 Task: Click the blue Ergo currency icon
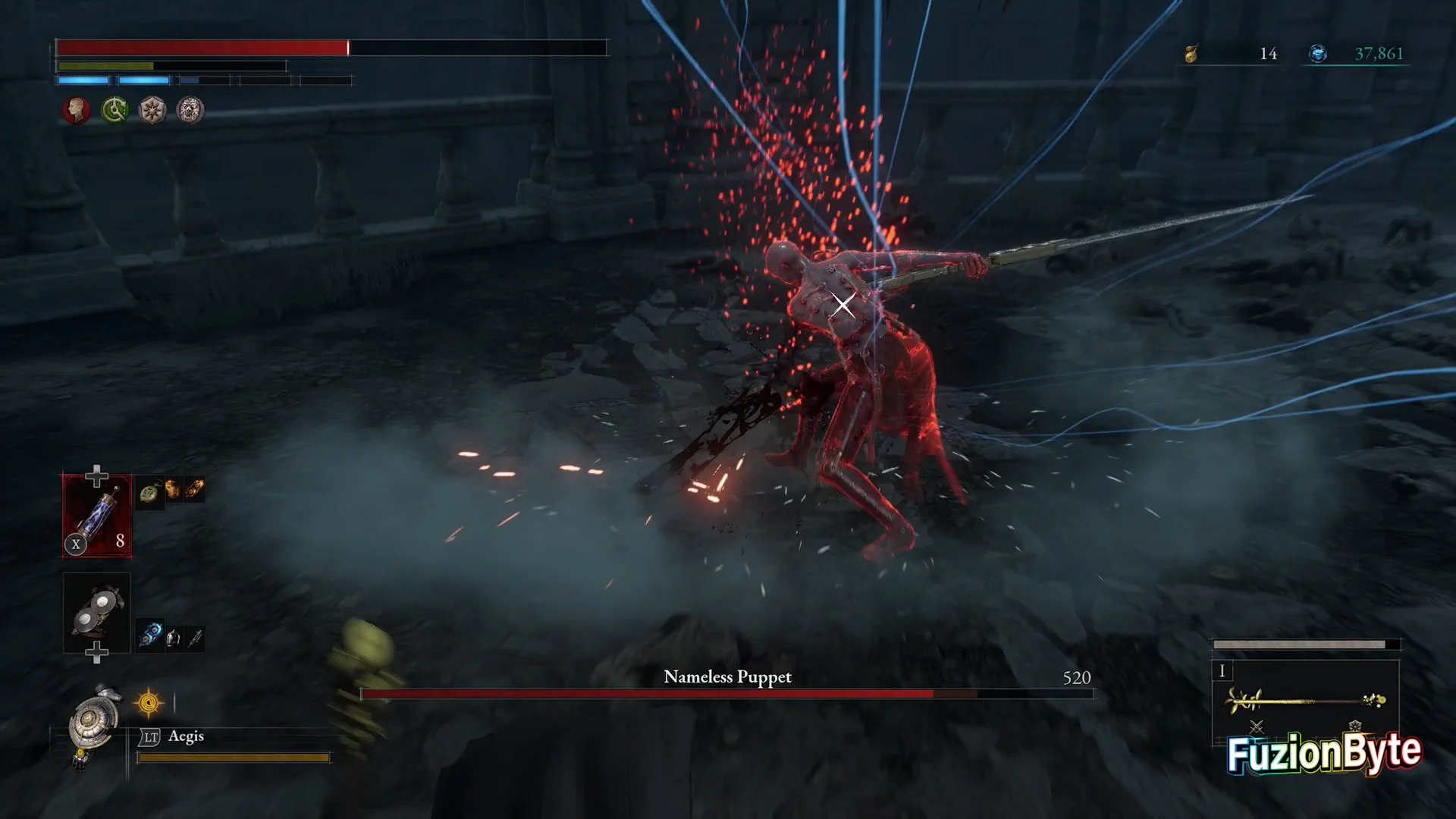click(x=1318, y=54)
